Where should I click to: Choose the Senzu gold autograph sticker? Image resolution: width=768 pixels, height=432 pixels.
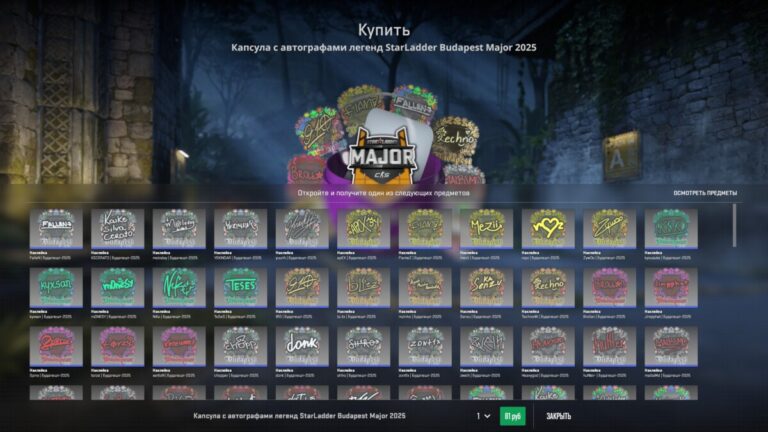[487, 286]
